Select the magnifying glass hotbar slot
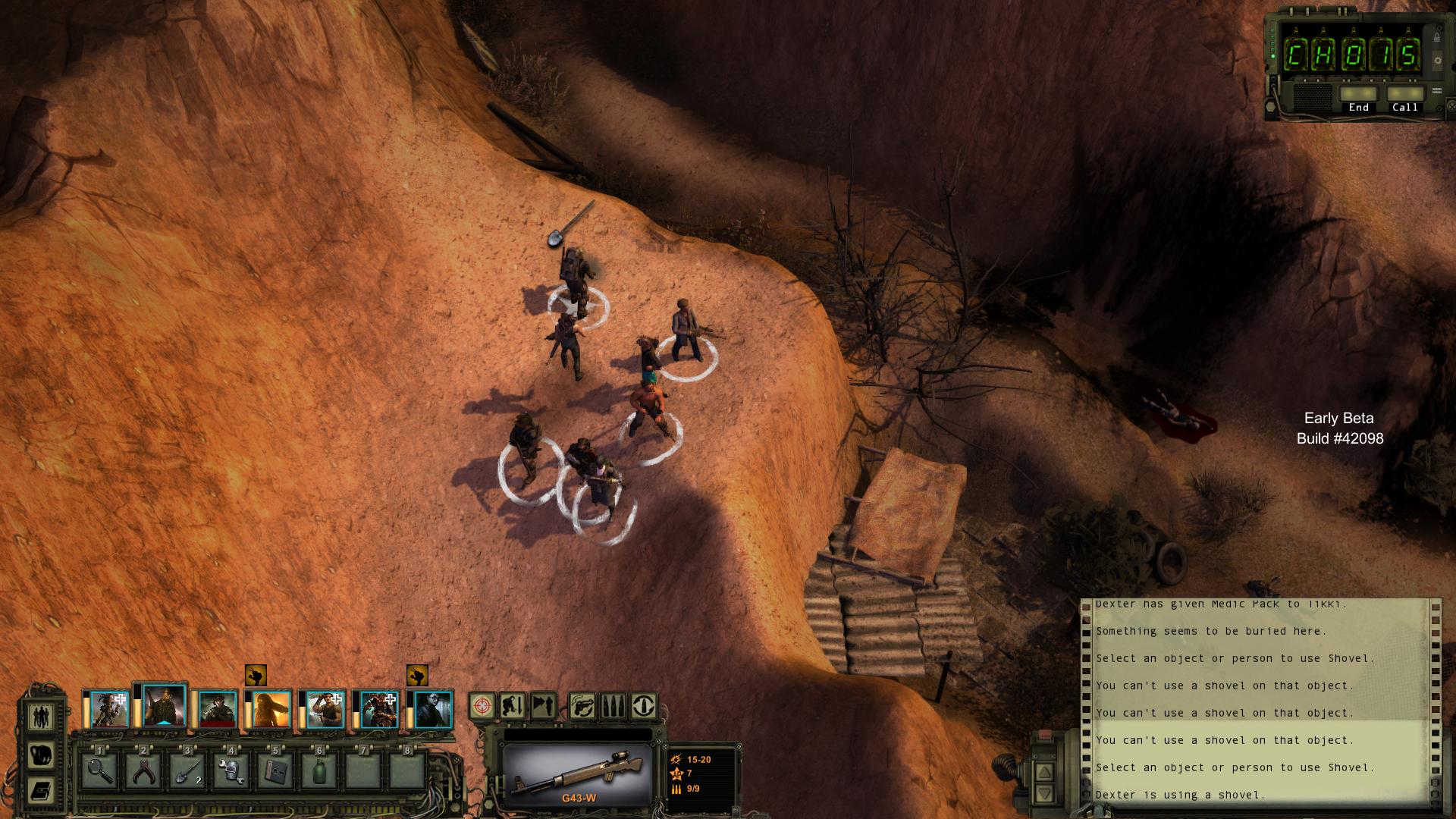 pos(99,770)
